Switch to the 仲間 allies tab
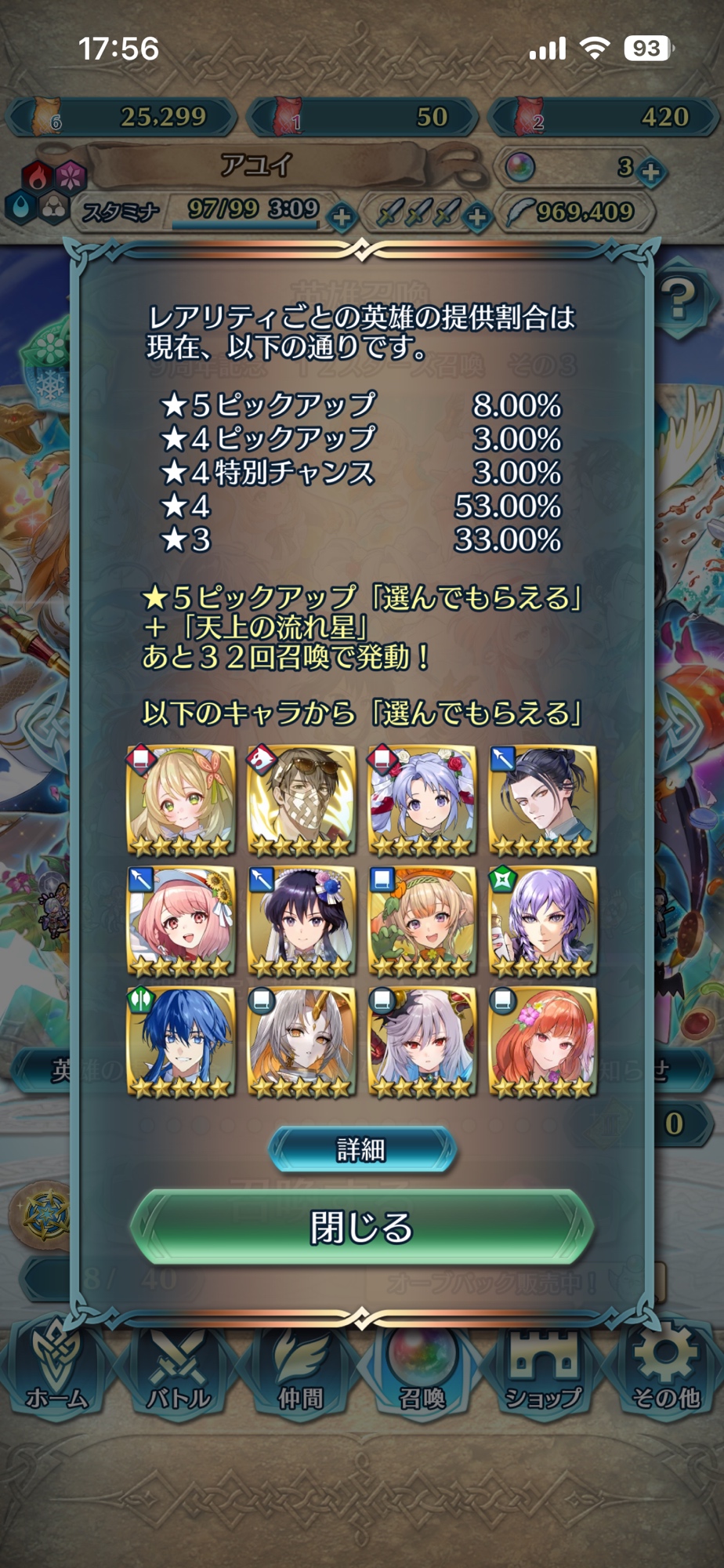 click(x=301, y=1368)
